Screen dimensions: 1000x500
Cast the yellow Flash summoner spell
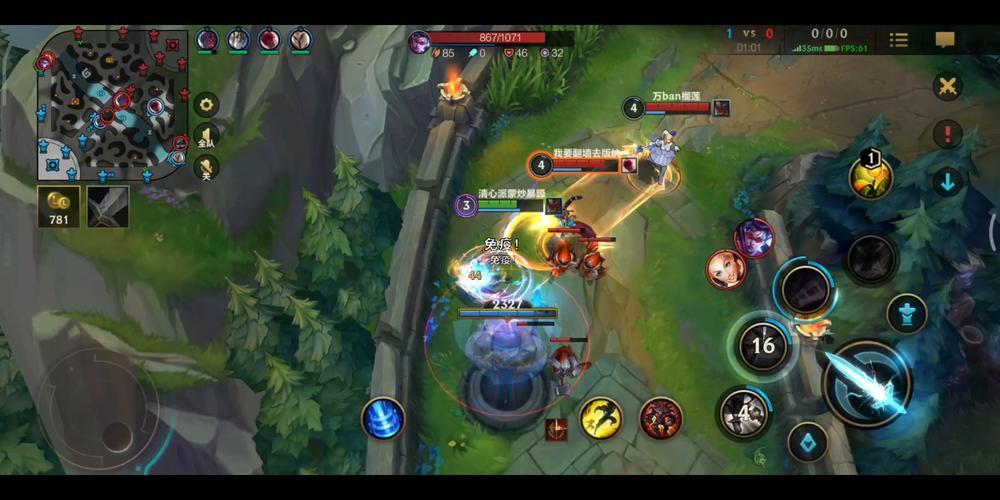601,417
